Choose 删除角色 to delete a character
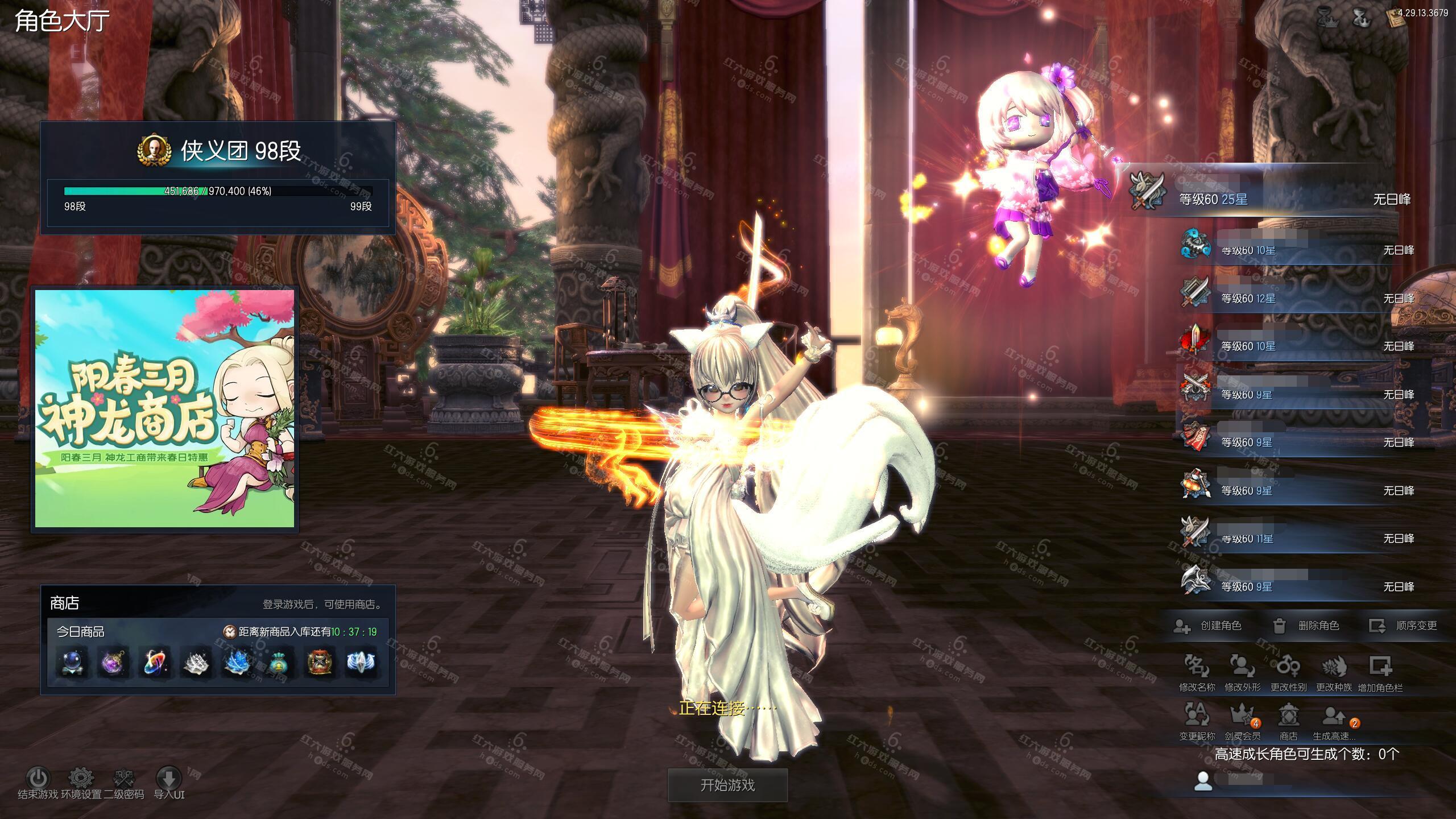The height and width of the screenshot is (819, 1456). point(1306,626)
